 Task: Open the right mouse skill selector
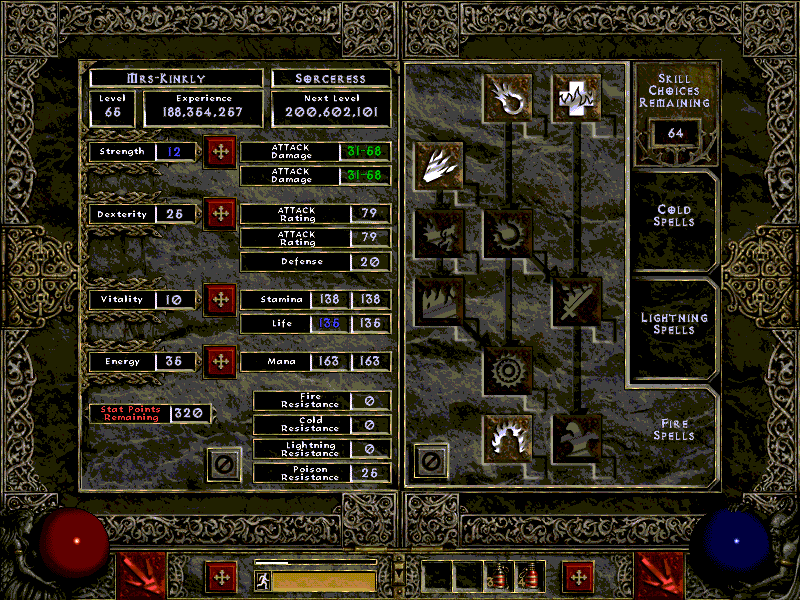point(661,577)
